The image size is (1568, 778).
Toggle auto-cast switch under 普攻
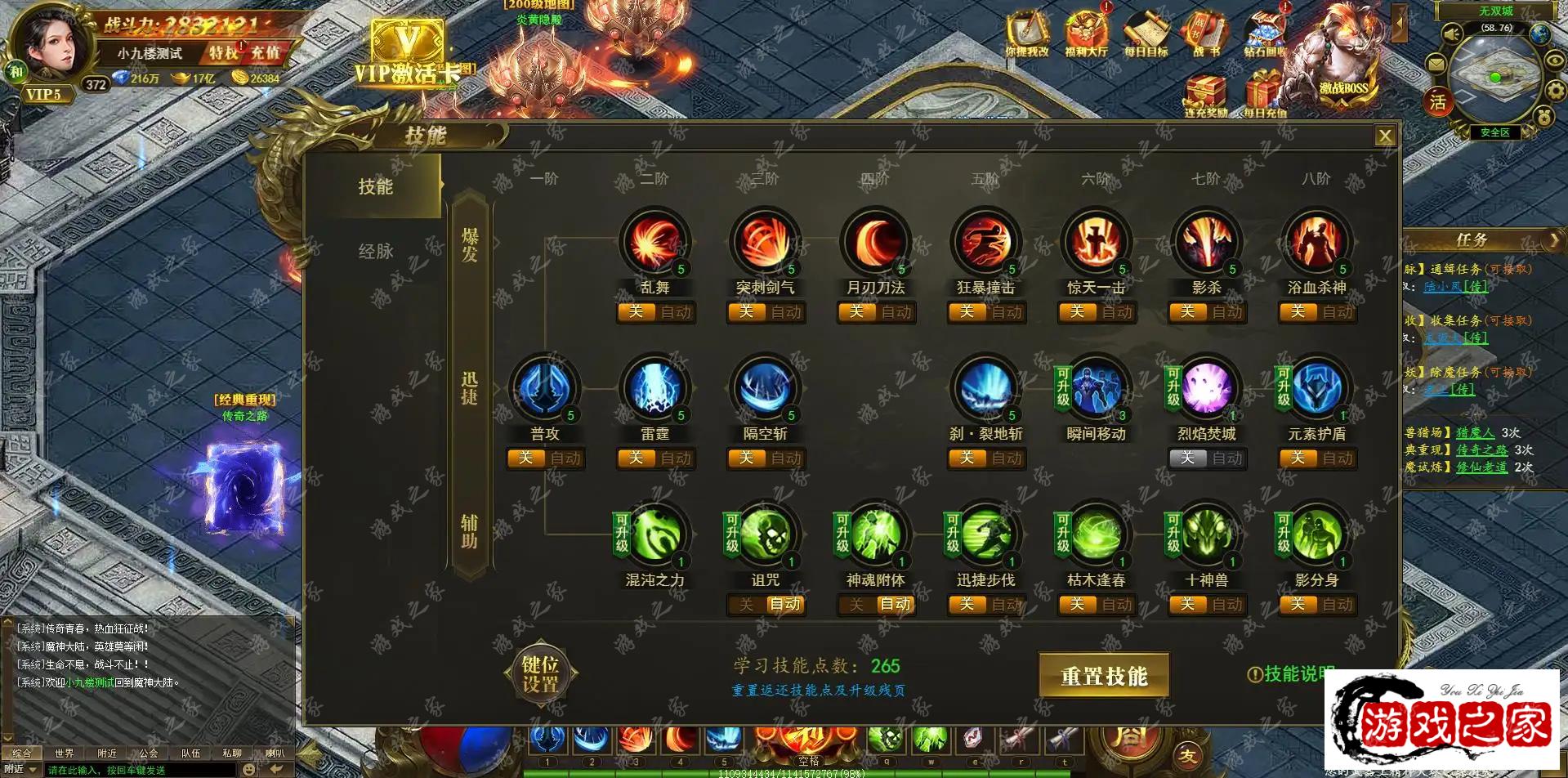[545, 458]
